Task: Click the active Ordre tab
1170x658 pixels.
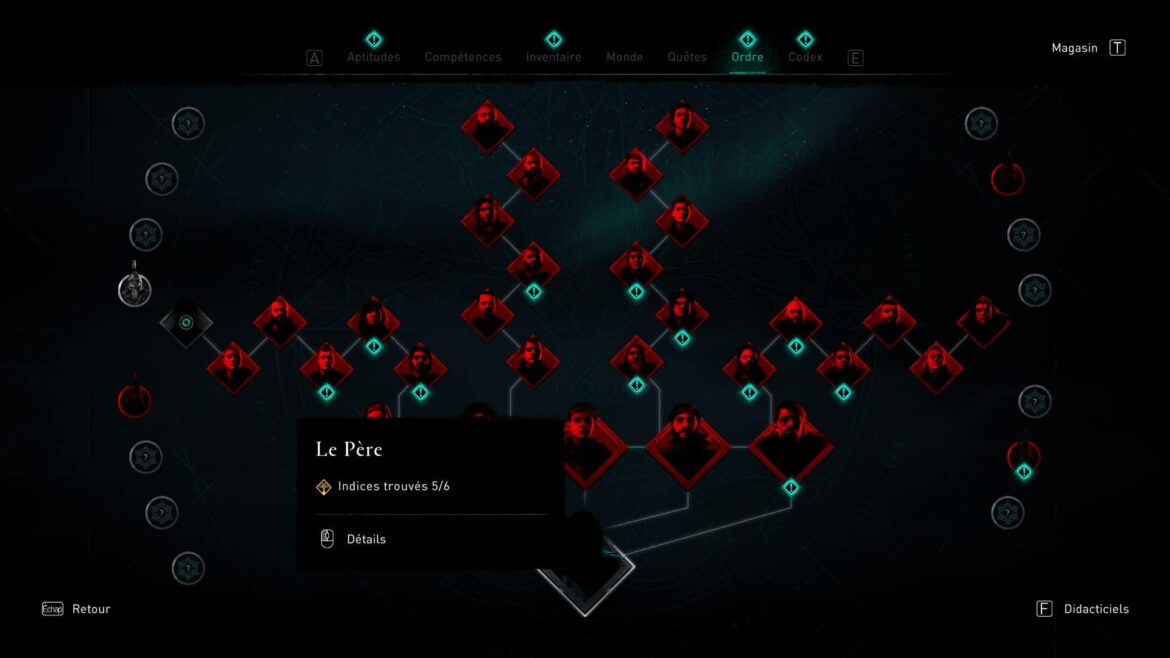Action: coord(747,57)
